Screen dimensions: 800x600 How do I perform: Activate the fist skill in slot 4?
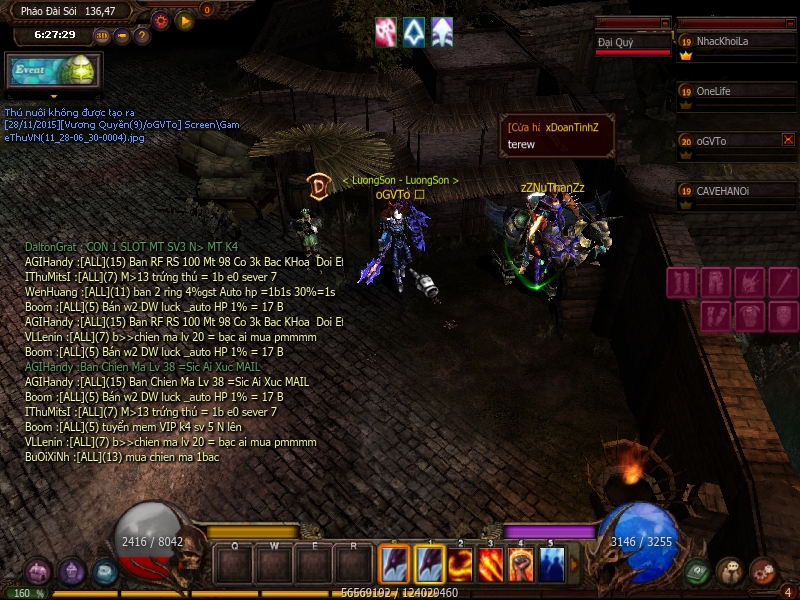click(521, 566)
